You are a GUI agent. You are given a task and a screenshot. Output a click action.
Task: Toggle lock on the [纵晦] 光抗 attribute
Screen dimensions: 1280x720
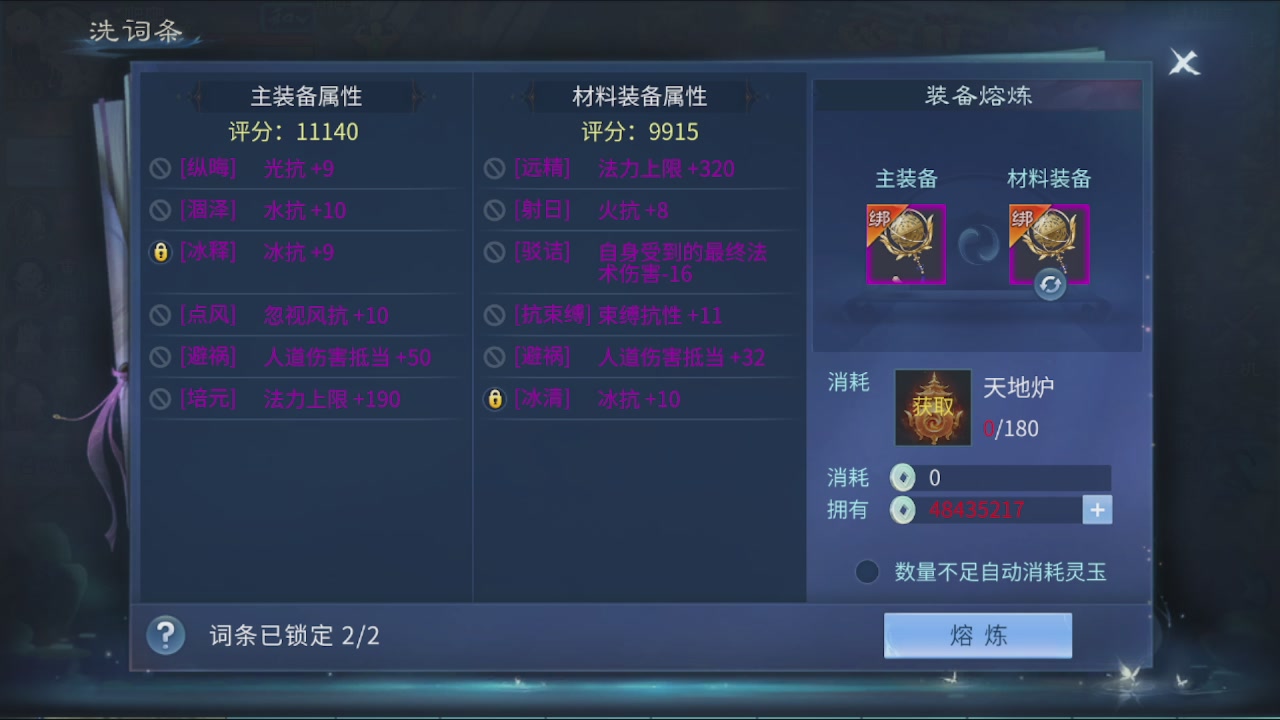(161, 169)
